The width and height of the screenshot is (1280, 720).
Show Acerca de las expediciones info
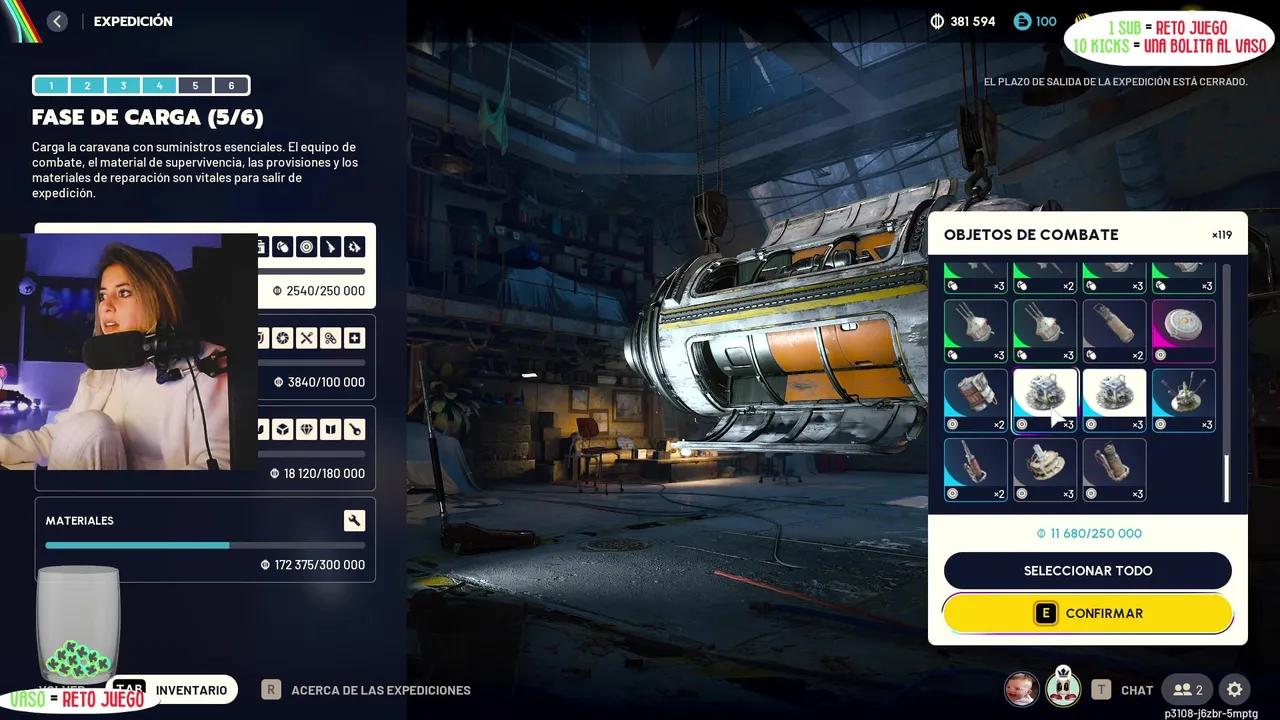(380, 690)
